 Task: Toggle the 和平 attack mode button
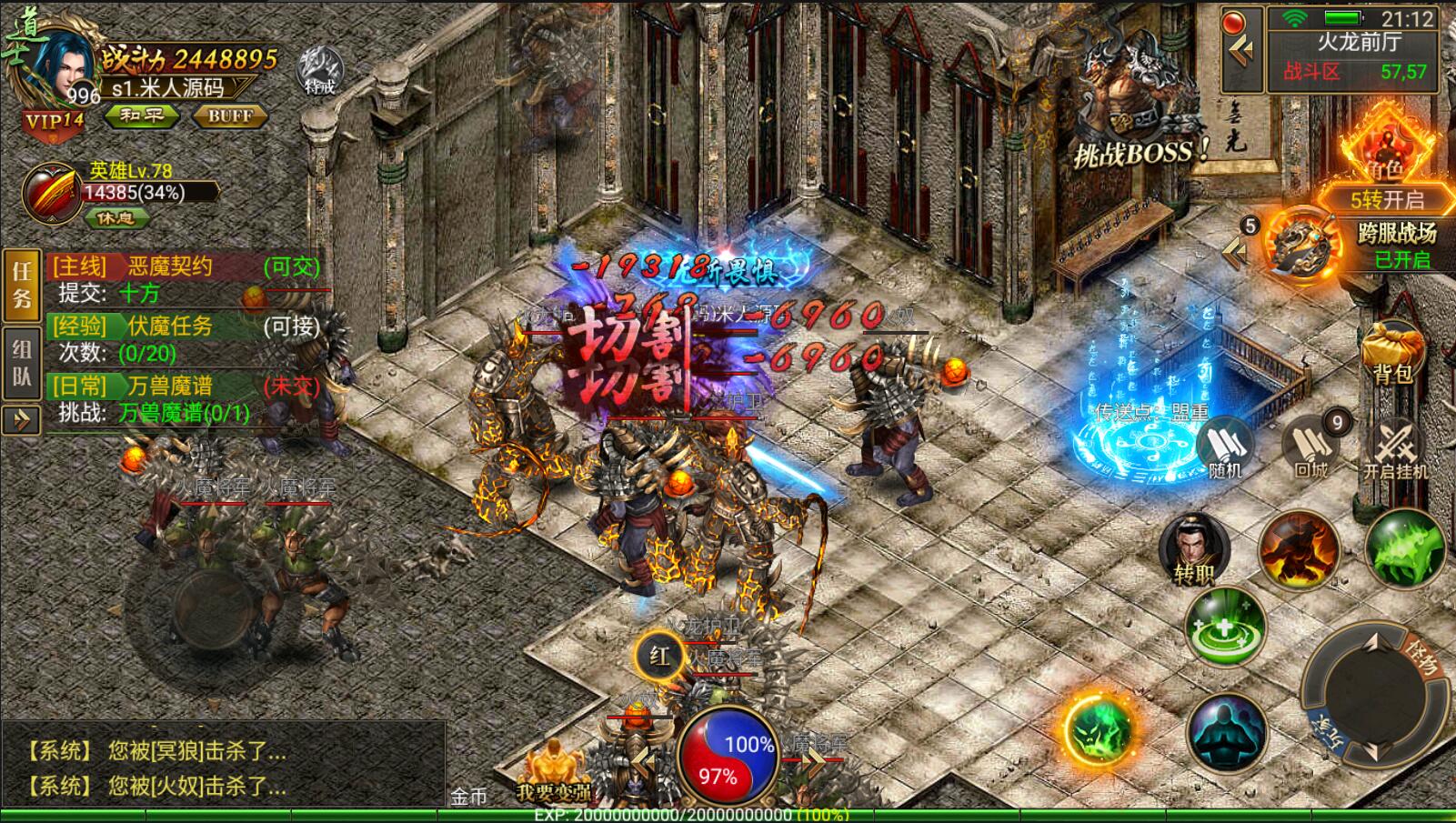click(x=142, y=115)
